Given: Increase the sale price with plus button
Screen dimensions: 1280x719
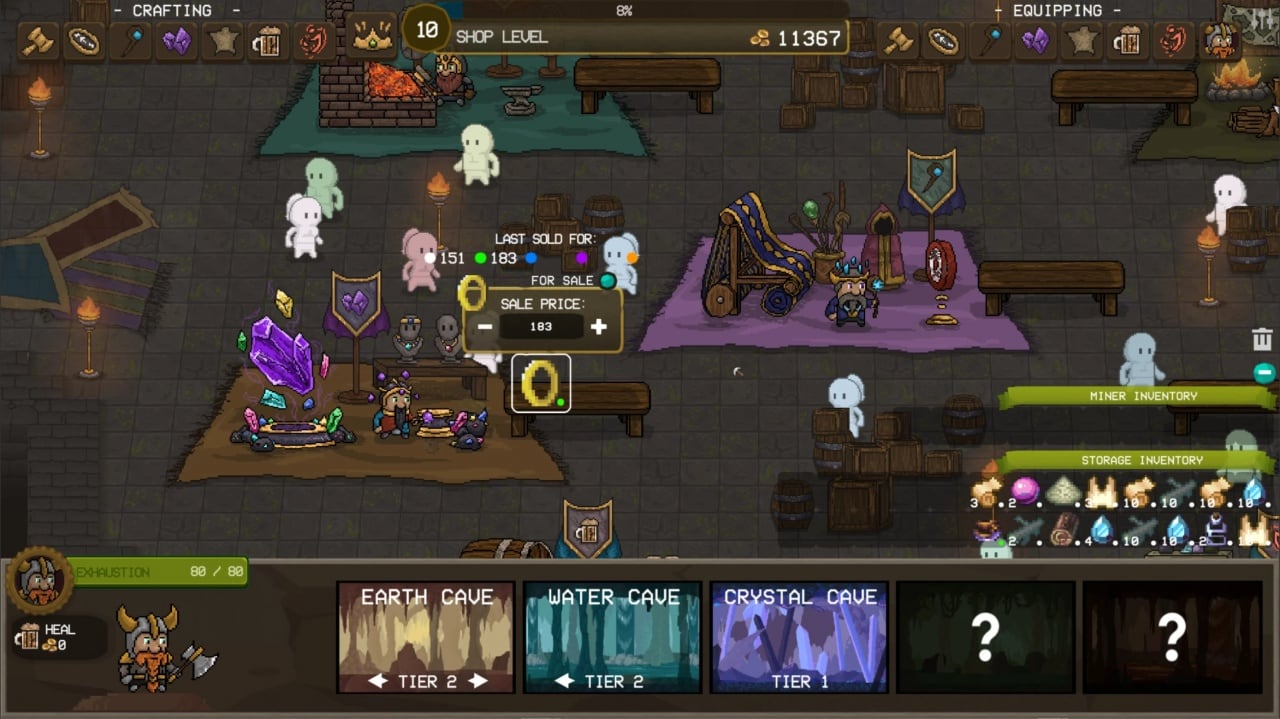Looking at the screenshot, I should [x=598, y=327].
